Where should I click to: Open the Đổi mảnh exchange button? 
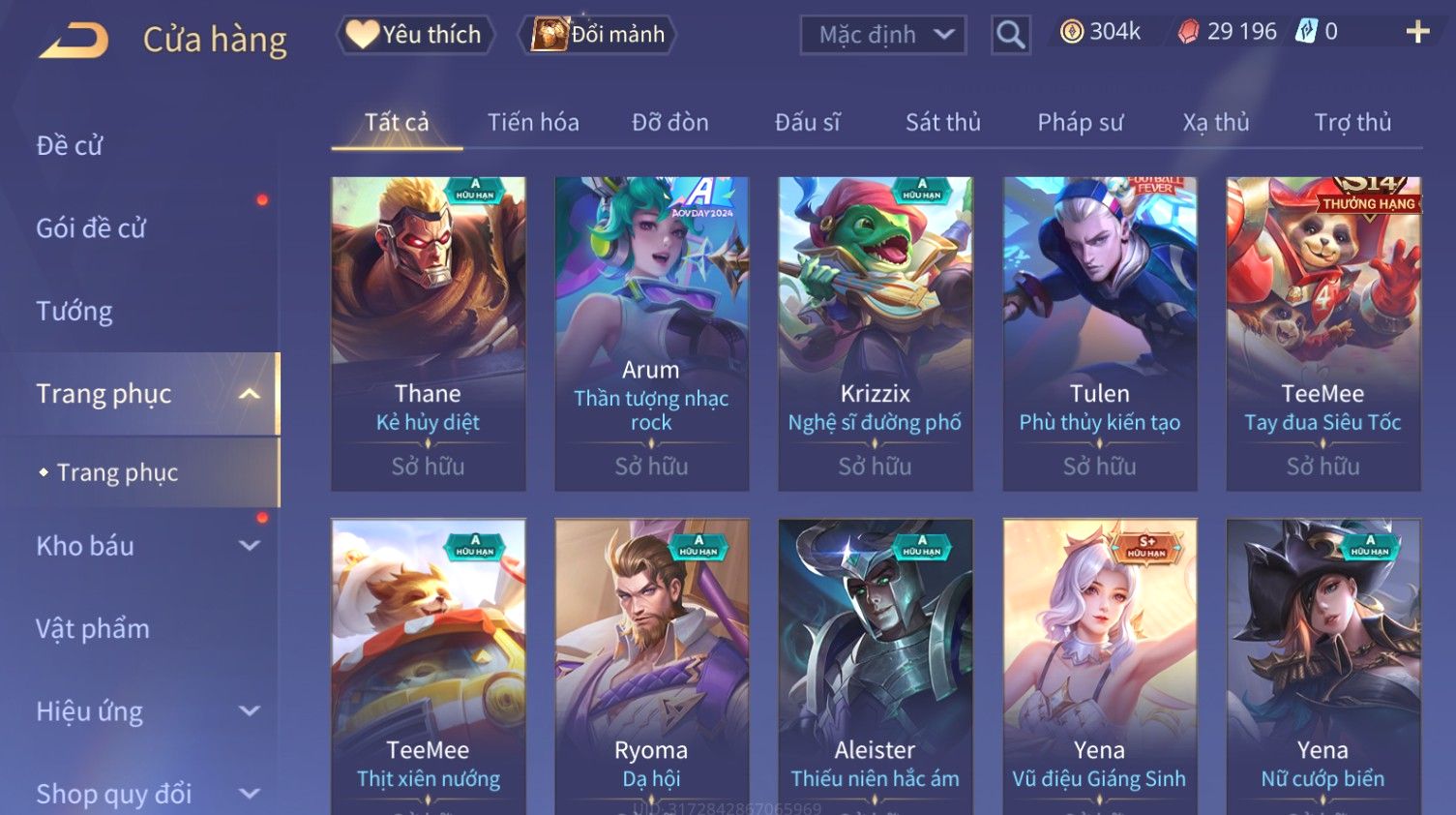[599, 35]
